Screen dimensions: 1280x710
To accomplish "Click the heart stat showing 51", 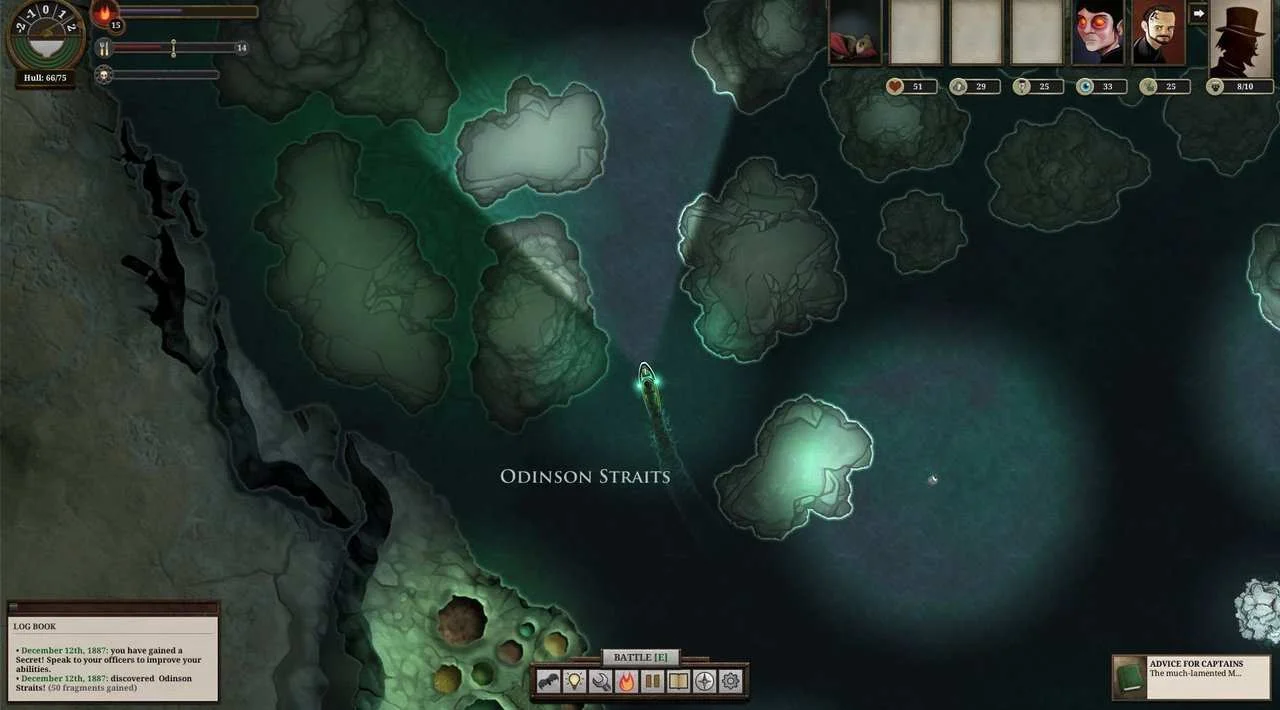I will tap(910, 87).
